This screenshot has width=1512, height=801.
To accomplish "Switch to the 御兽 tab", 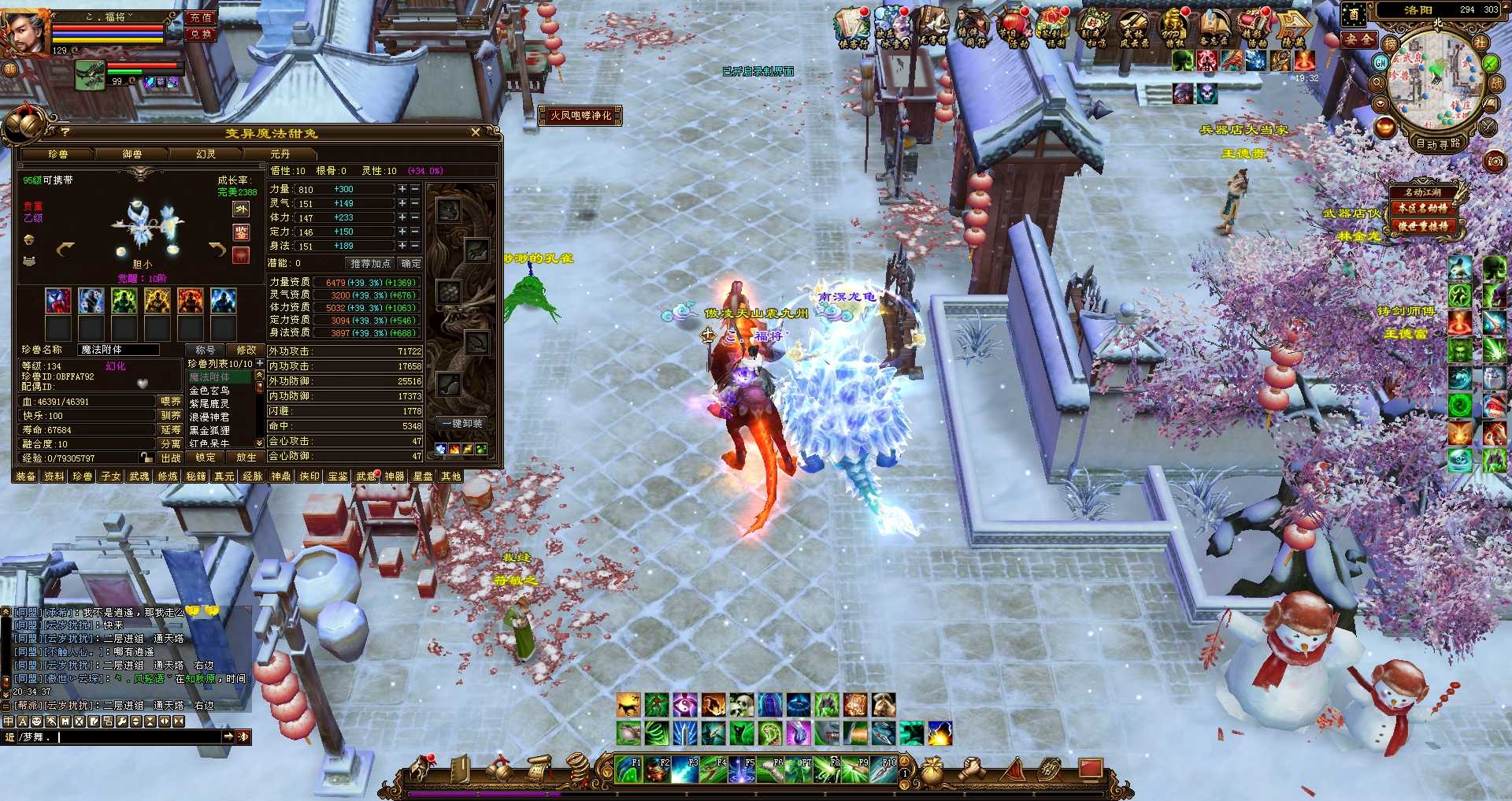I will pos(132,154).
